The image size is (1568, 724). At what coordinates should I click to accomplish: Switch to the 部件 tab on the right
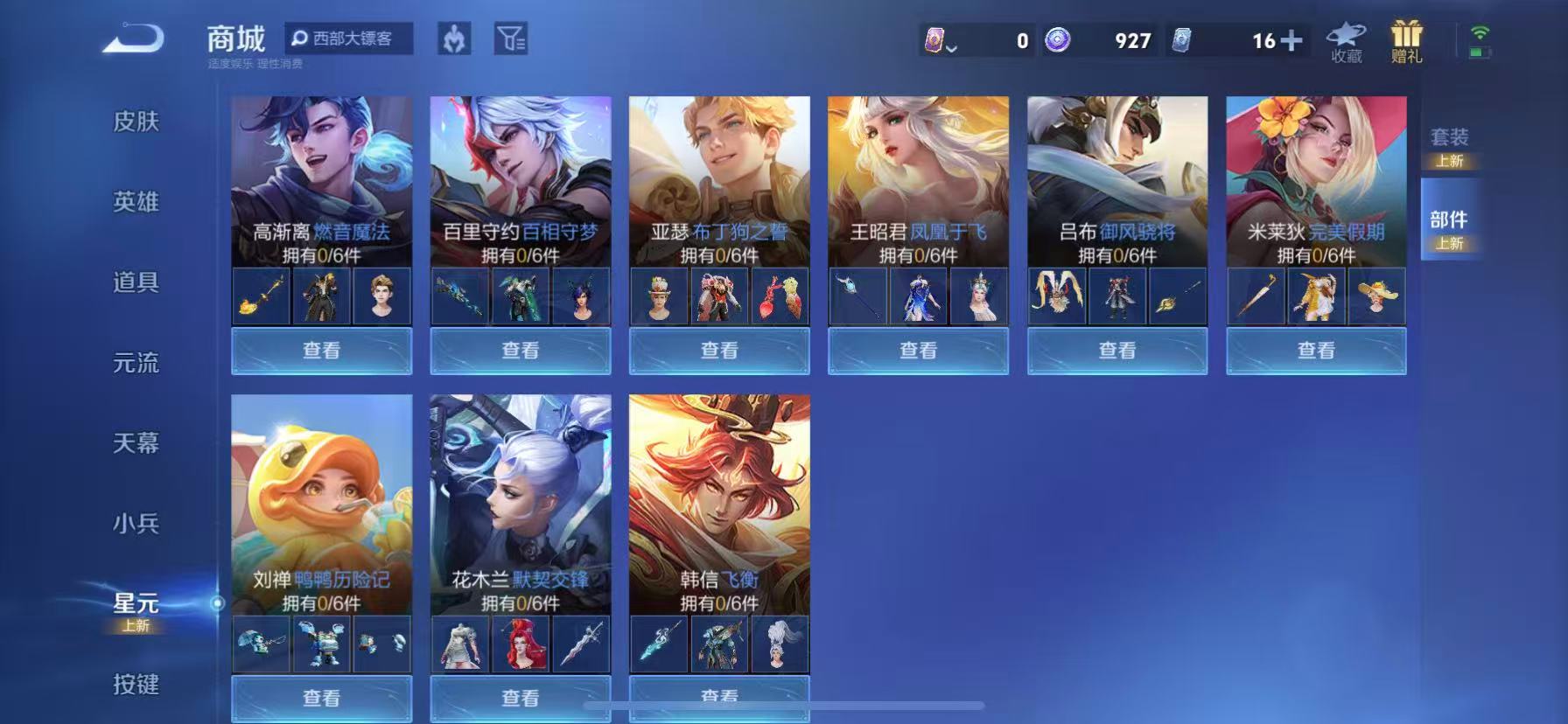pos(1448,220)
